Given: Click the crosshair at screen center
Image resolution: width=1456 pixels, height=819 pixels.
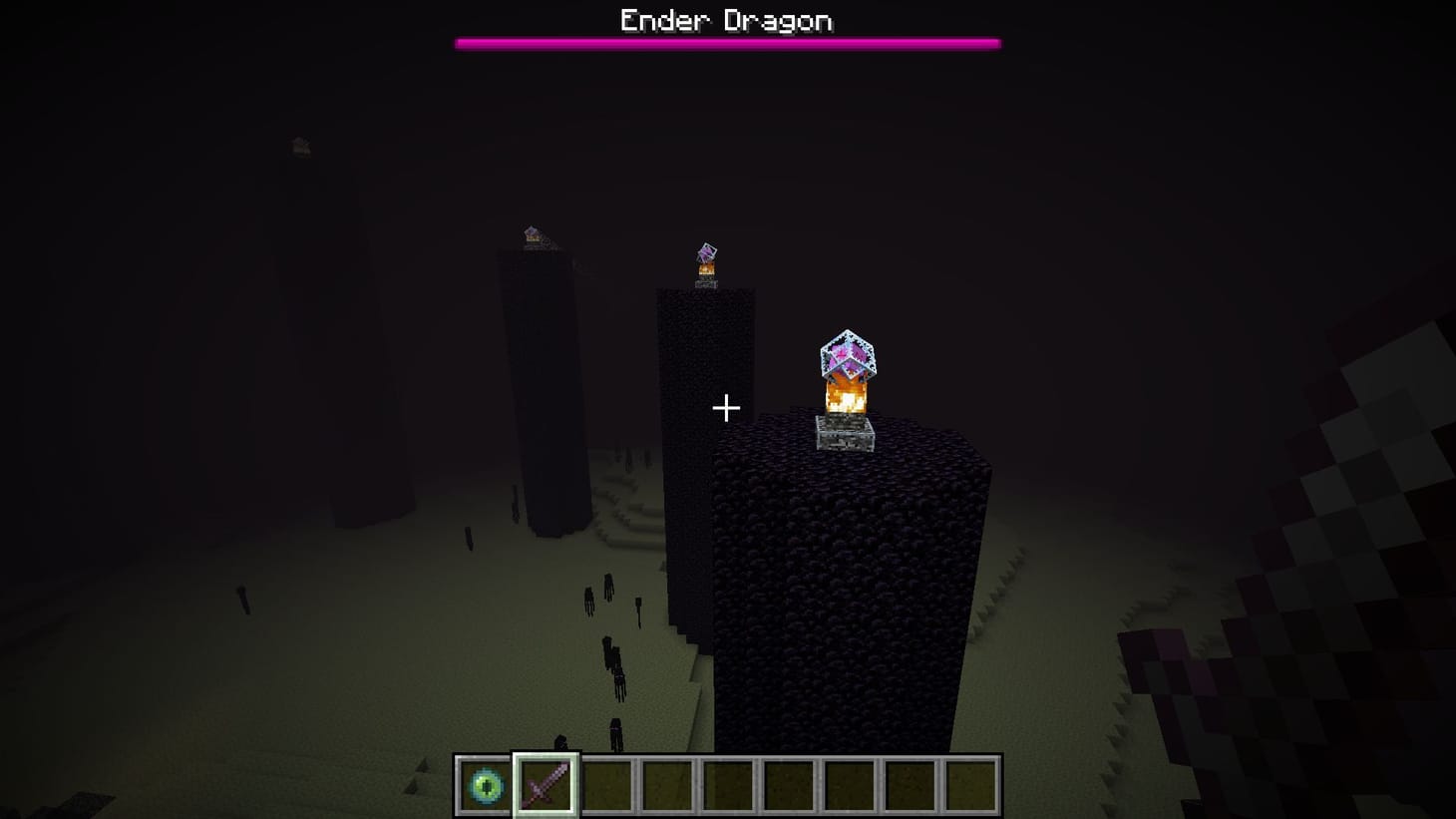Looking at the screenshot, I should 727,408.
